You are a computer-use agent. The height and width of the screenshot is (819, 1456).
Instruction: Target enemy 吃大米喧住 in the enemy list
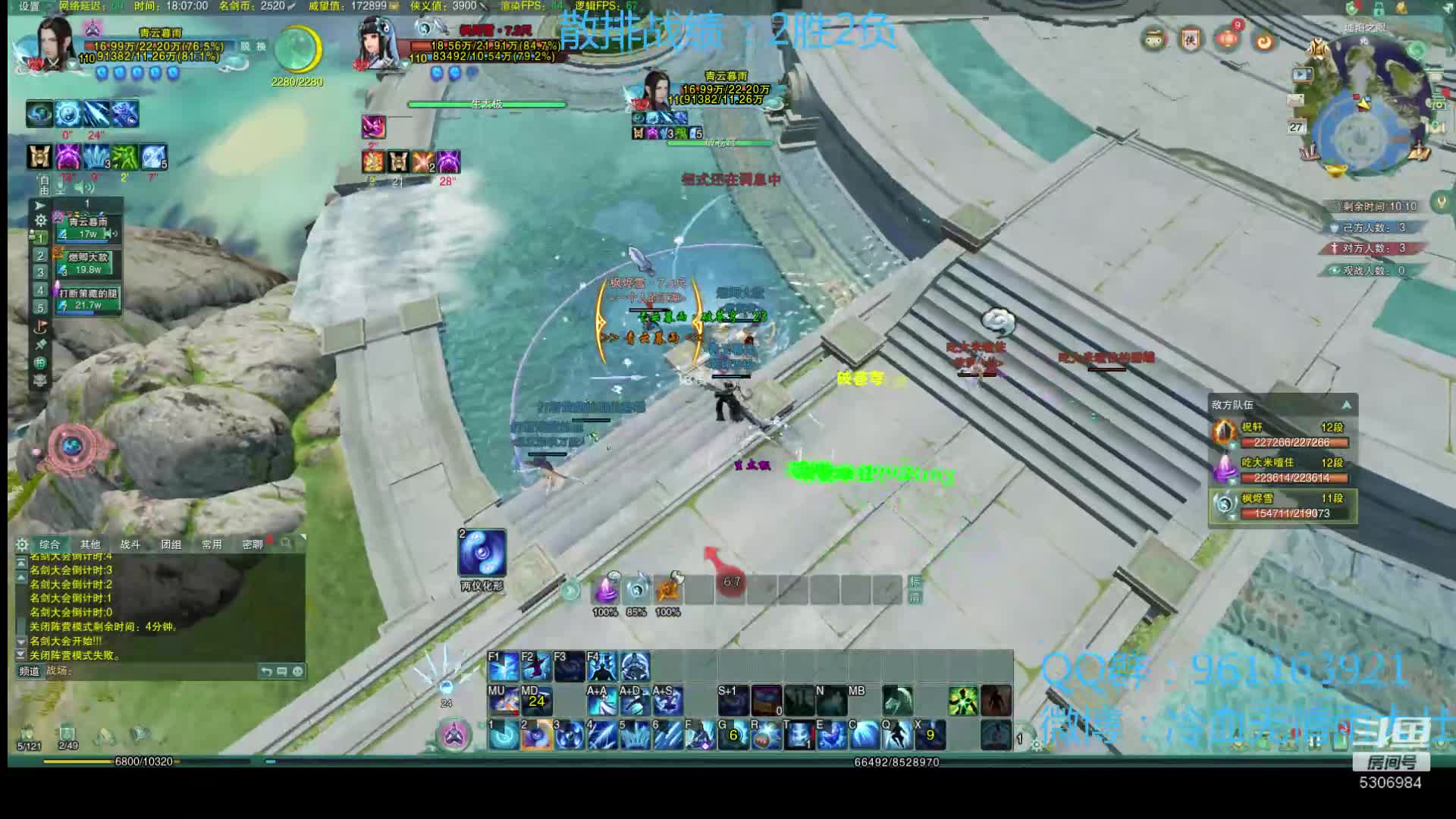coord(1282,470)
